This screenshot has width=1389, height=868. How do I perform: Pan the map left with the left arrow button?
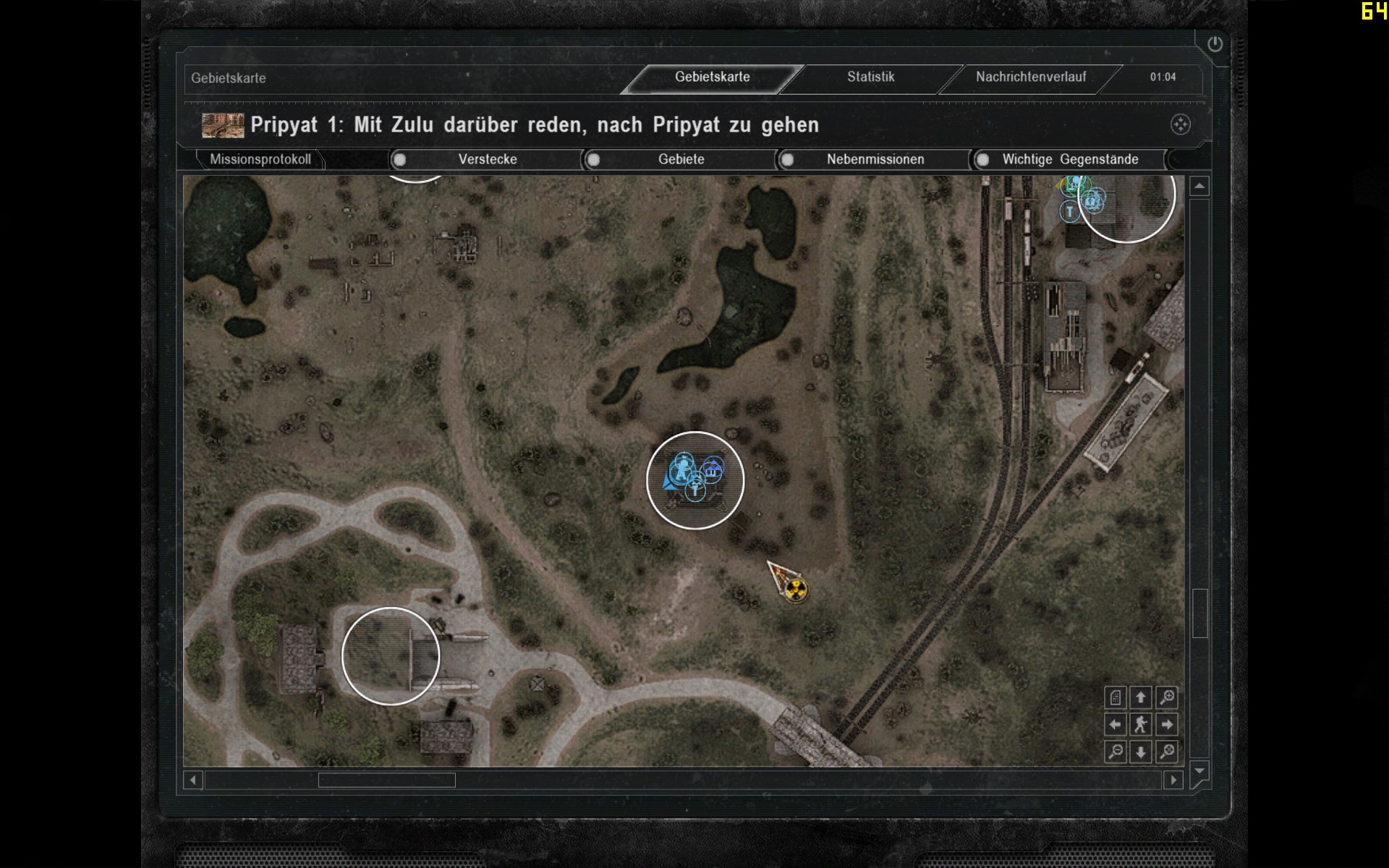click(x=1116, y=724)
